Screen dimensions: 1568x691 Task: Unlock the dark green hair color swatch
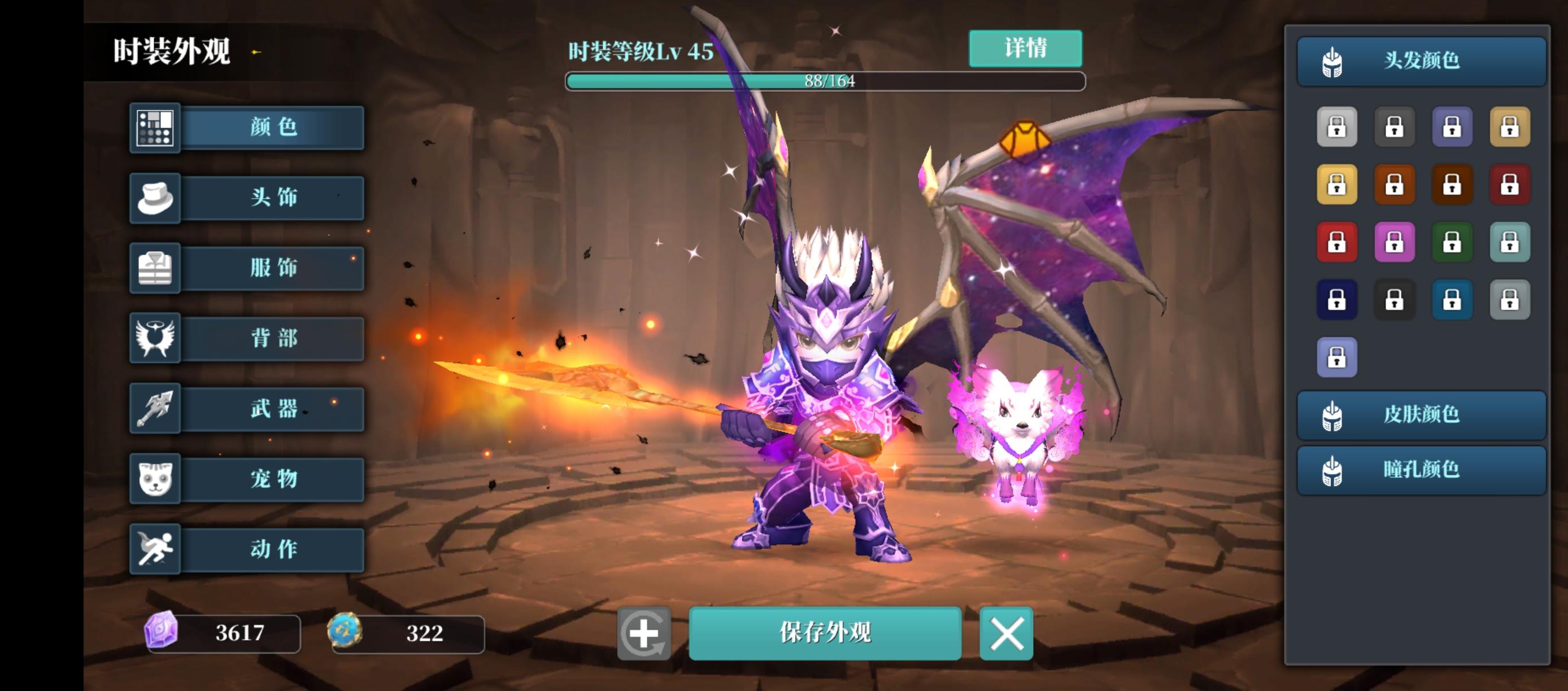click(x=1453, y=242)
